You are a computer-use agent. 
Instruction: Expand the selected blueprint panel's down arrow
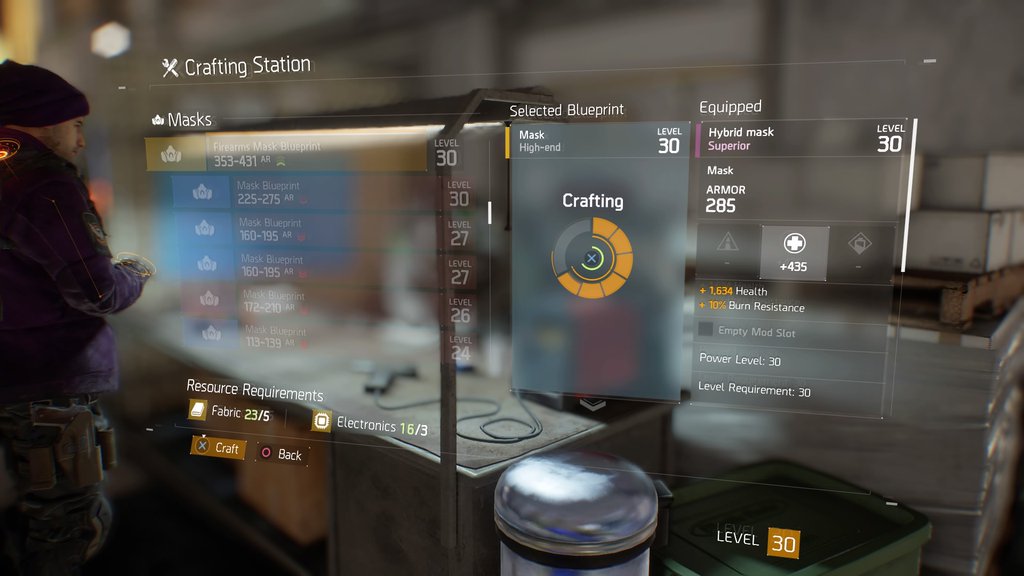tap(593, 404)
